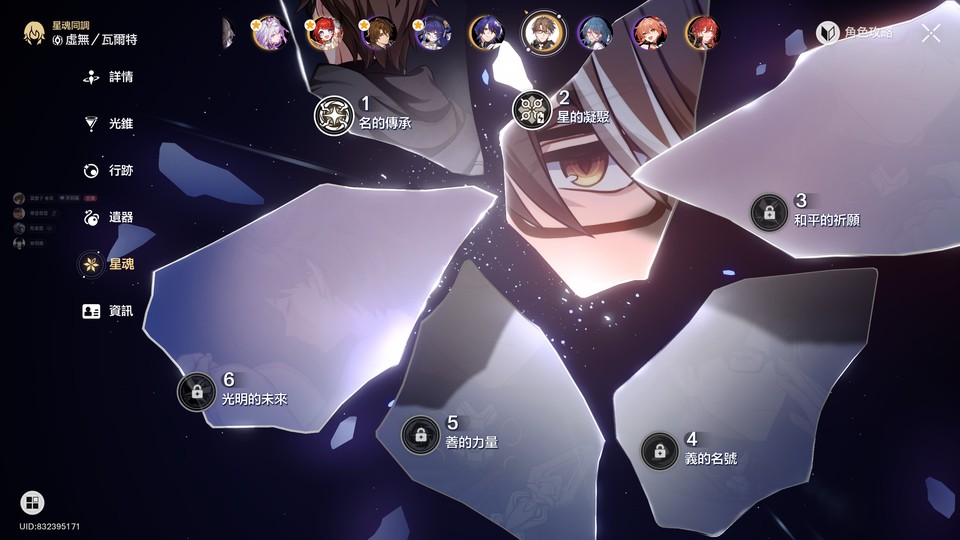Image resolution: width=960 pixels, height=540 pixels.
Task: Inspect locked eidolon 4 義的名號
Action: tap(660, 450)
